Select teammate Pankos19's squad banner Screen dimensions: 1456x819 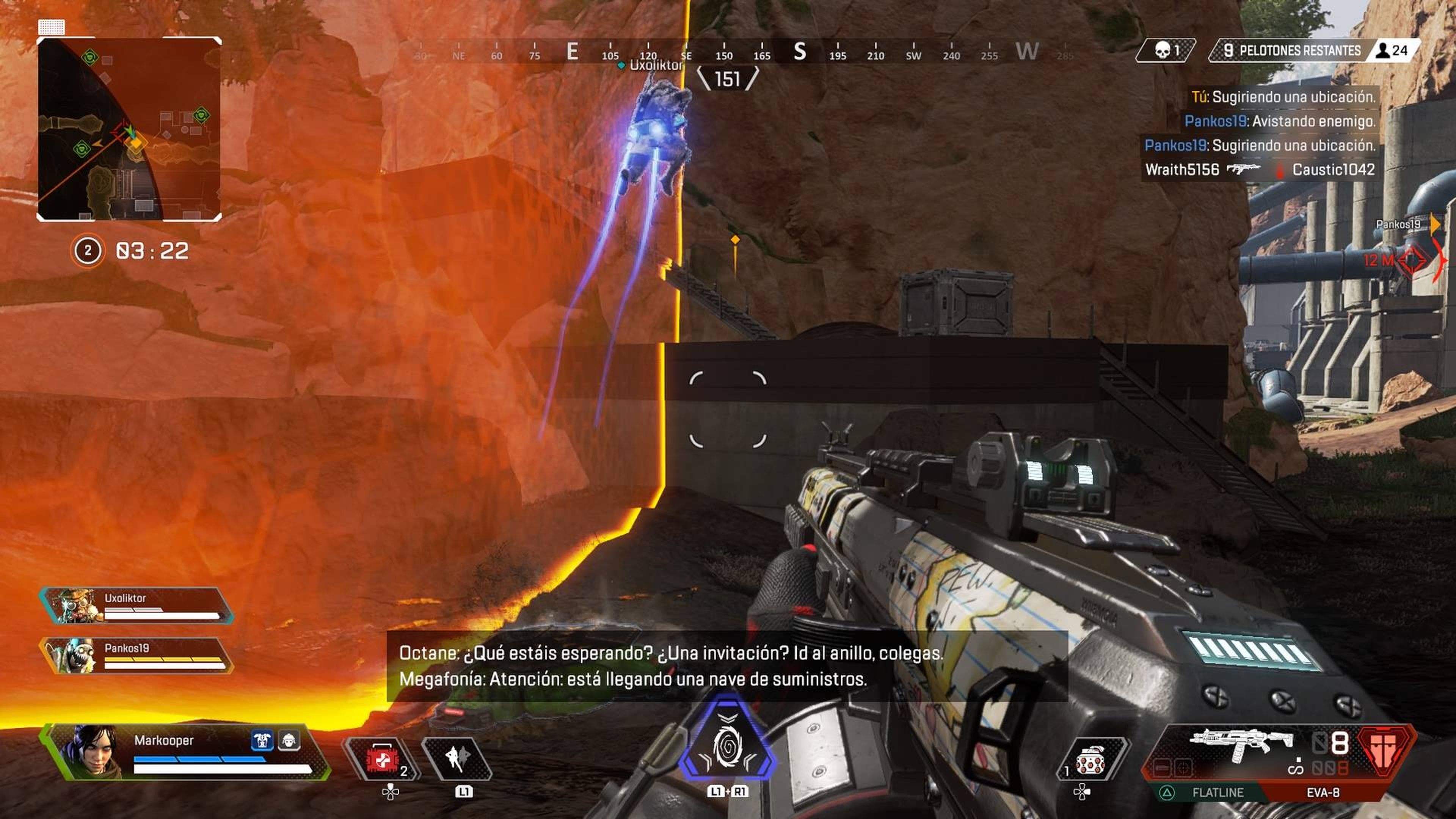coord(136,656)
